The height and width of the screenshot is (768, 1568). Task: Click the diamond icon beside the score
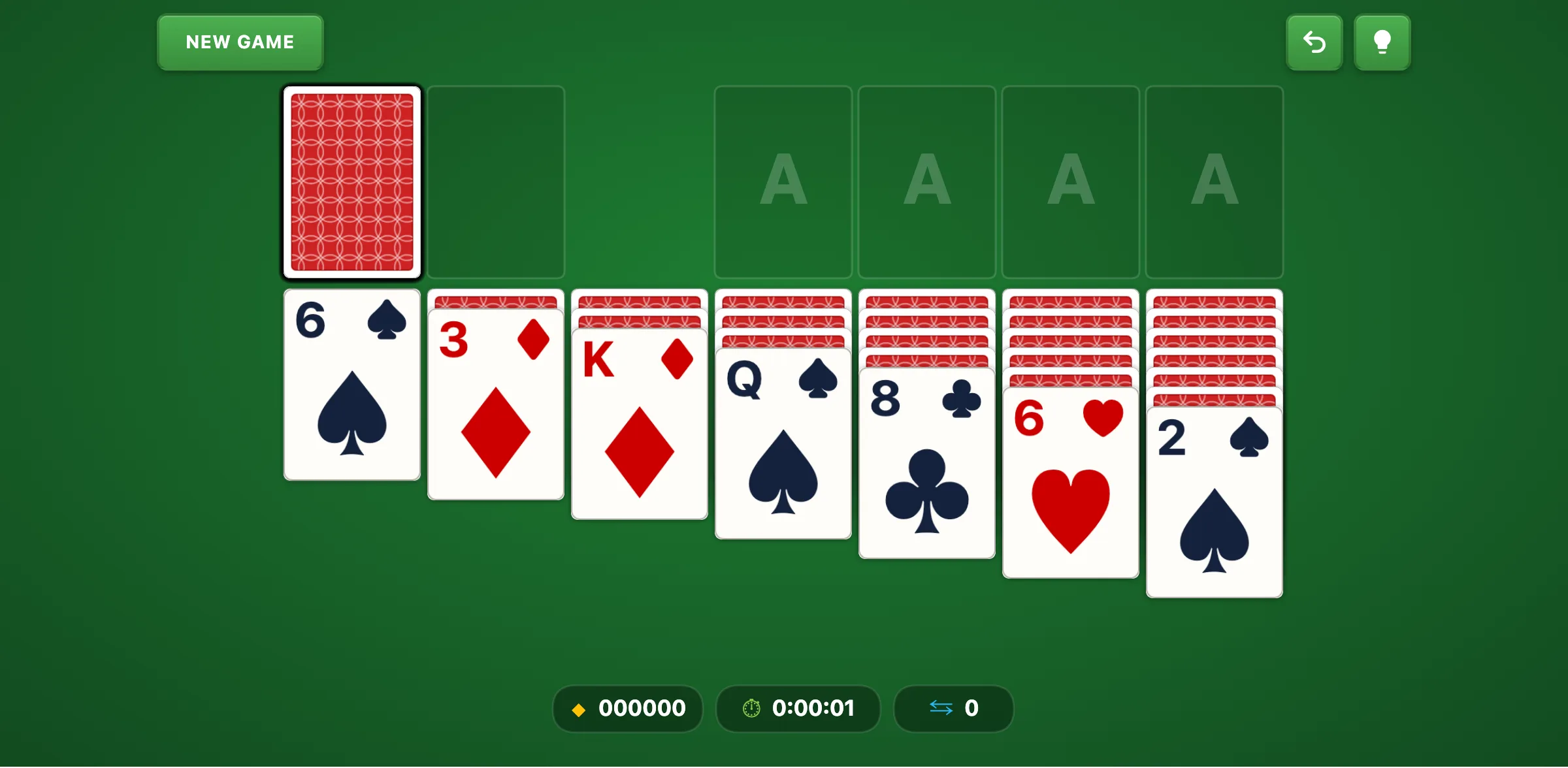tap(579, 709)
